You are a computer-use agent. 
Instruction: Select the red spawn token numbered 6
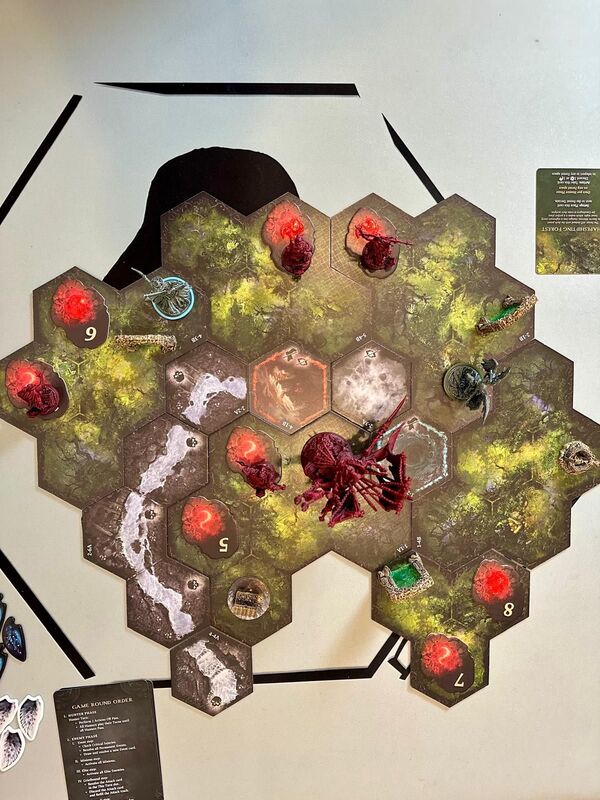[x=82, y=311]
